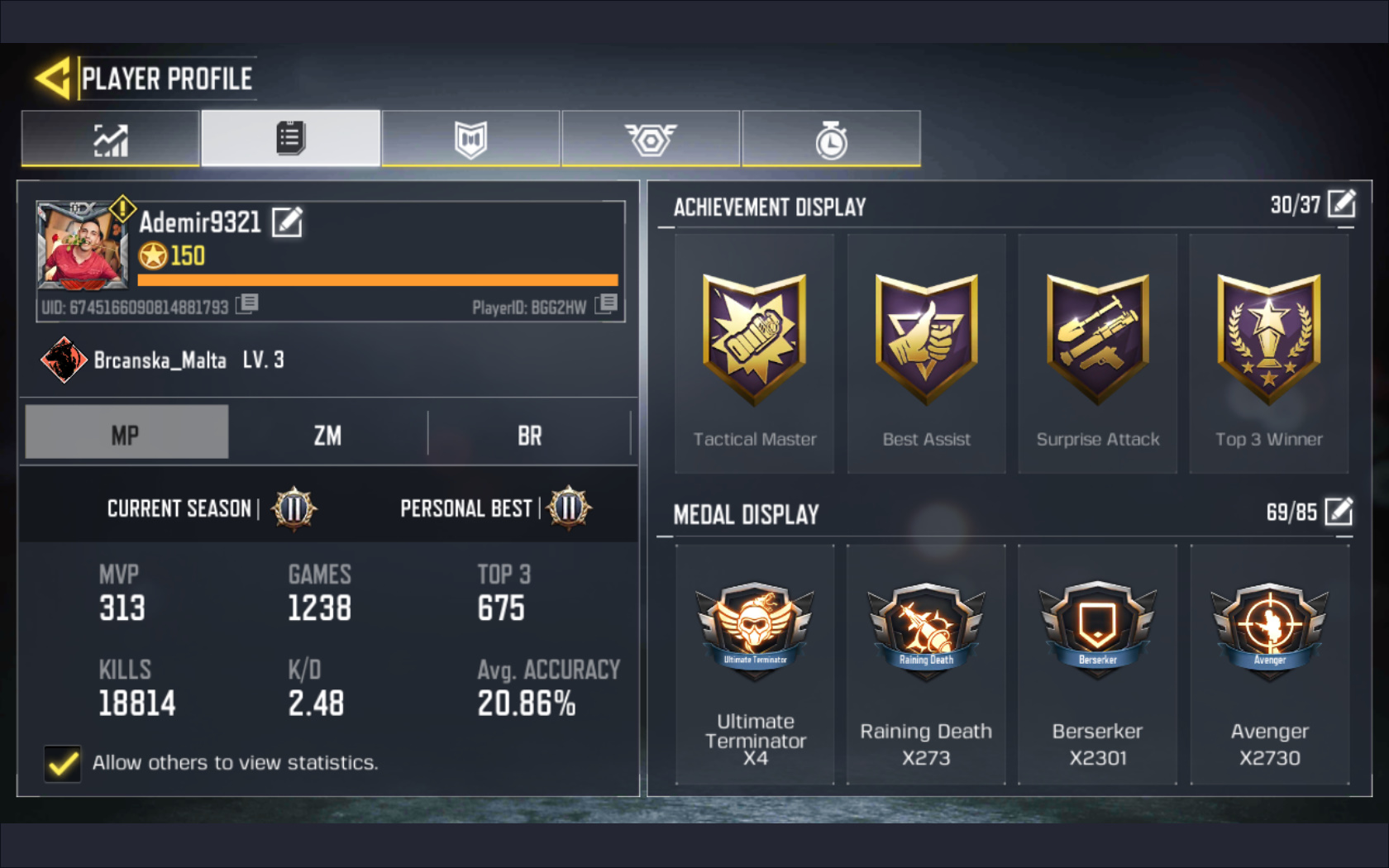Select the loadout shield tab icon
The image size is (1389, 868).
tap(470, 139)
